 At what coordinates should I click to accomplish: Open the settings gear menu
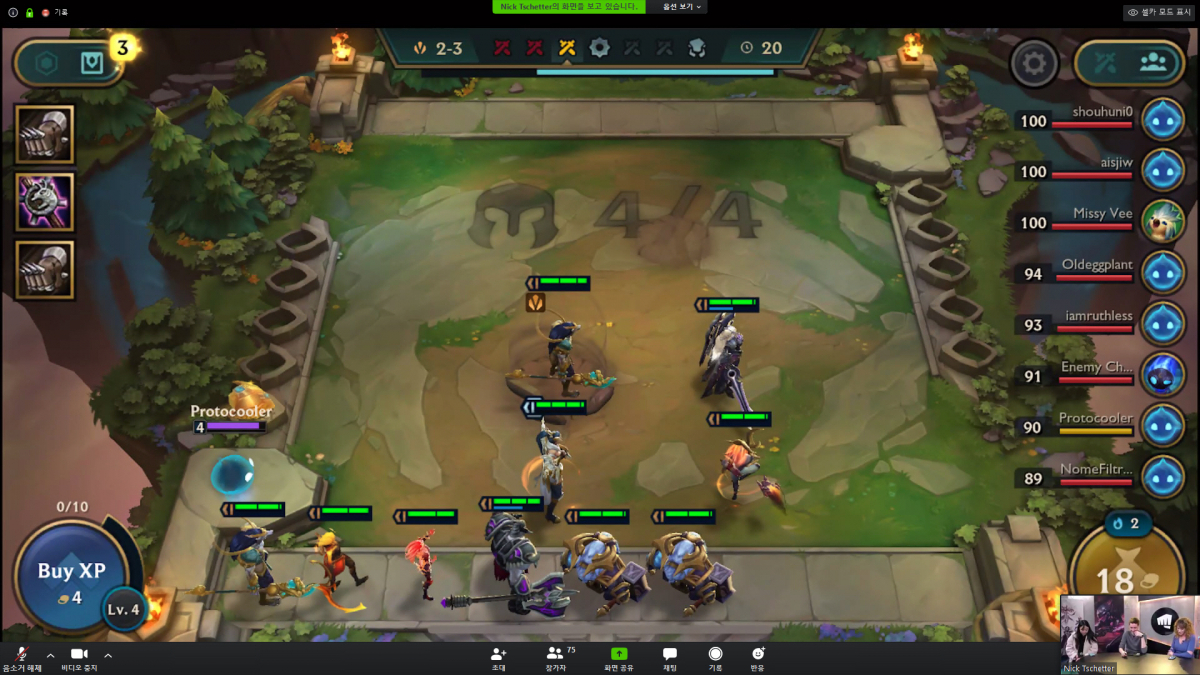(1034, 64)
